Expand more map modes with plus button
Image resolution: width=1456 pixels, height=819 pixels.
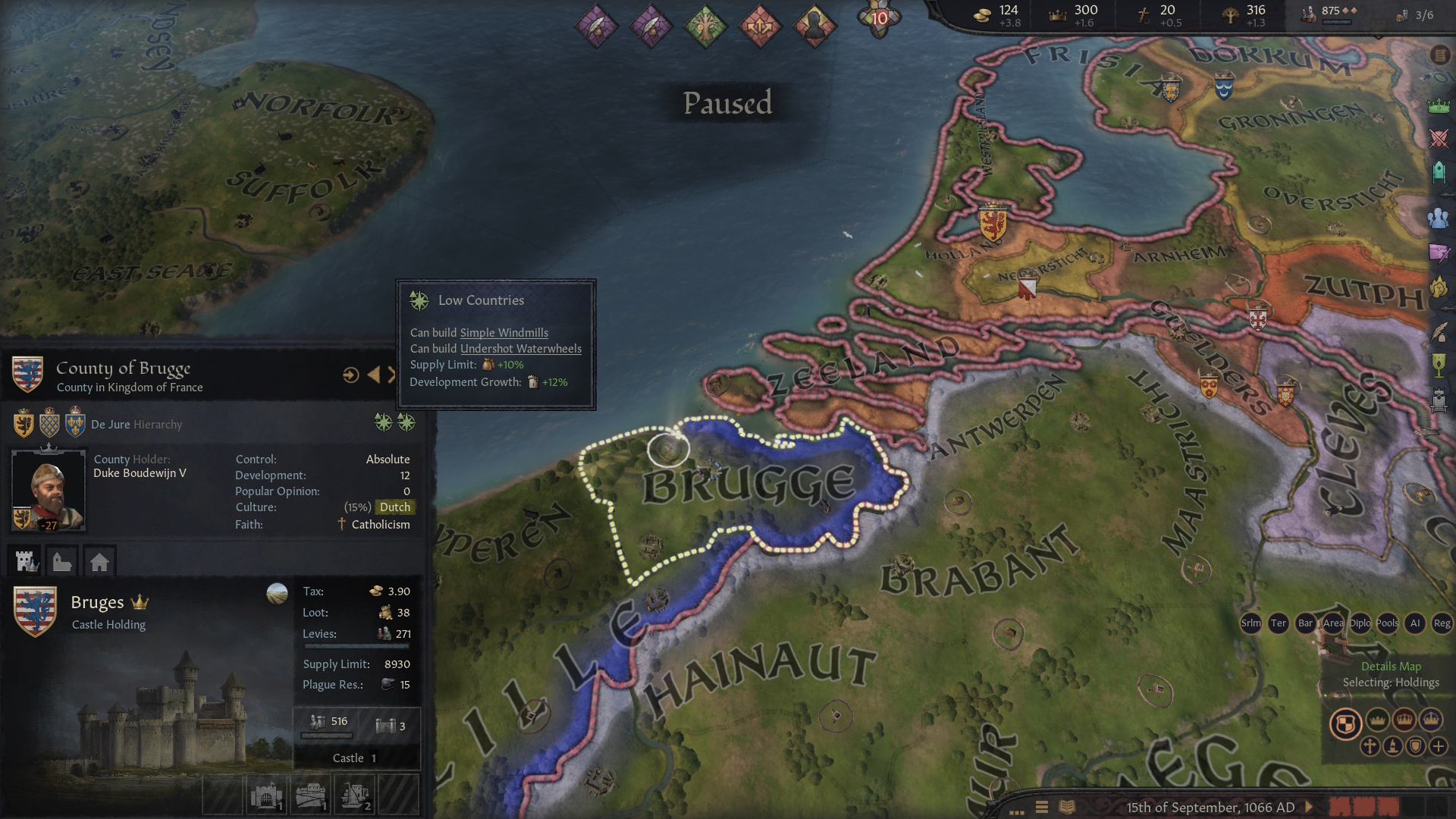coord(1439,746)
